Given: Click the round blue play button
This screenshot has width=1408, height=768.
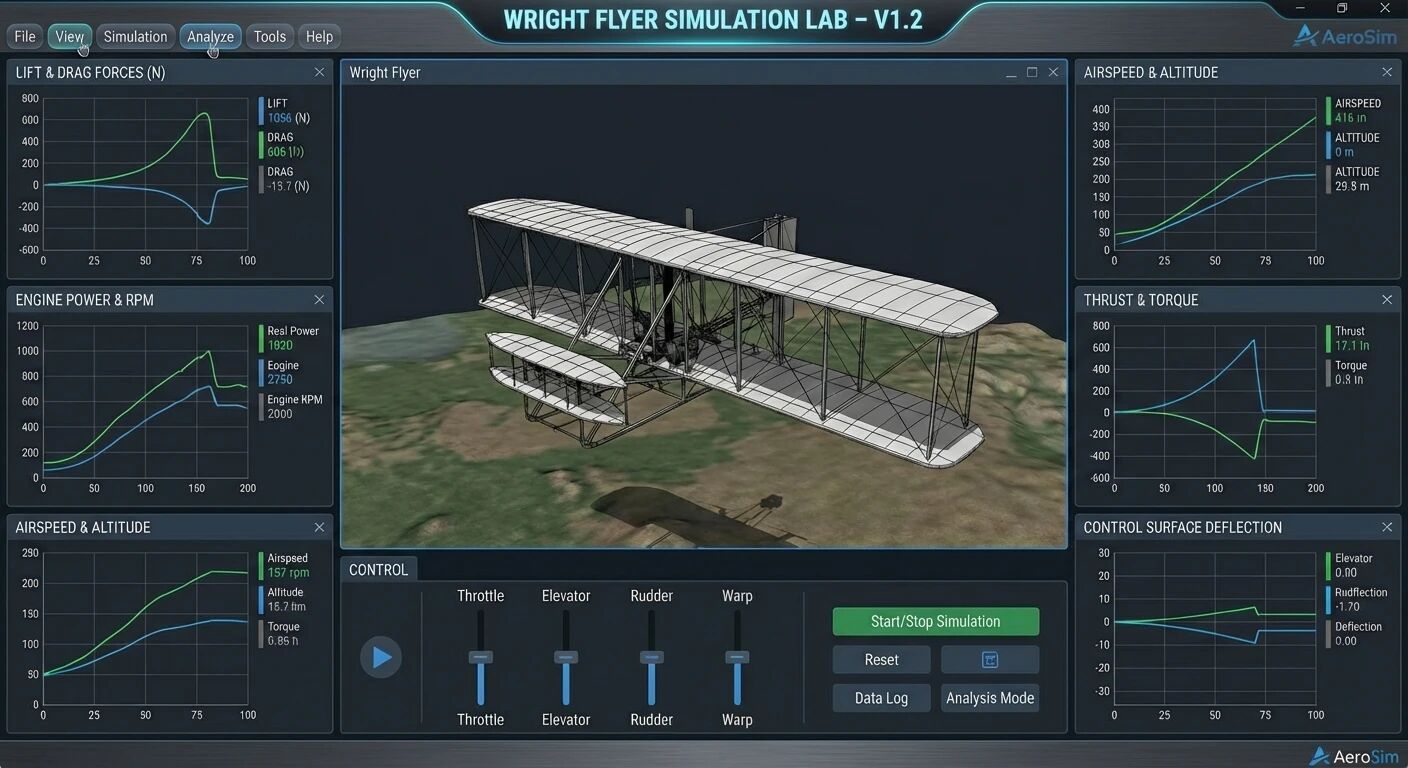Looking at the screenshot, I should [381, 657].
